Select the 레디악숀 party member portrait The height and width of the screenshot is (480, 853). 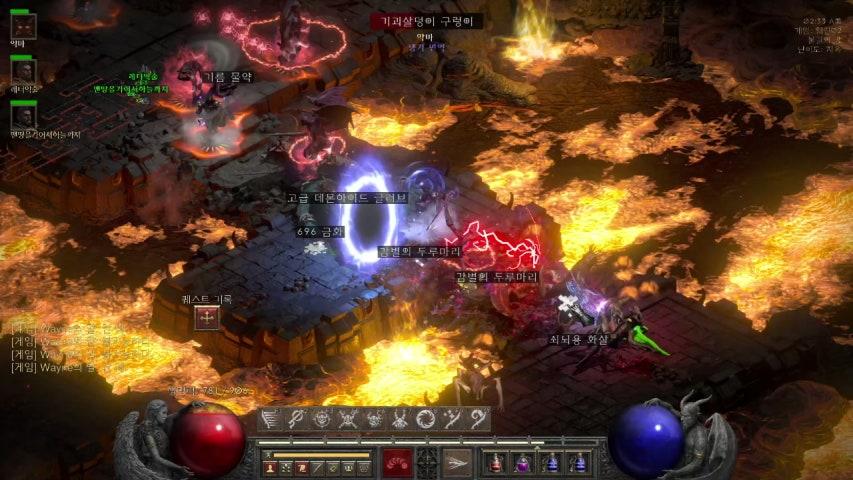tap(24, 71)
